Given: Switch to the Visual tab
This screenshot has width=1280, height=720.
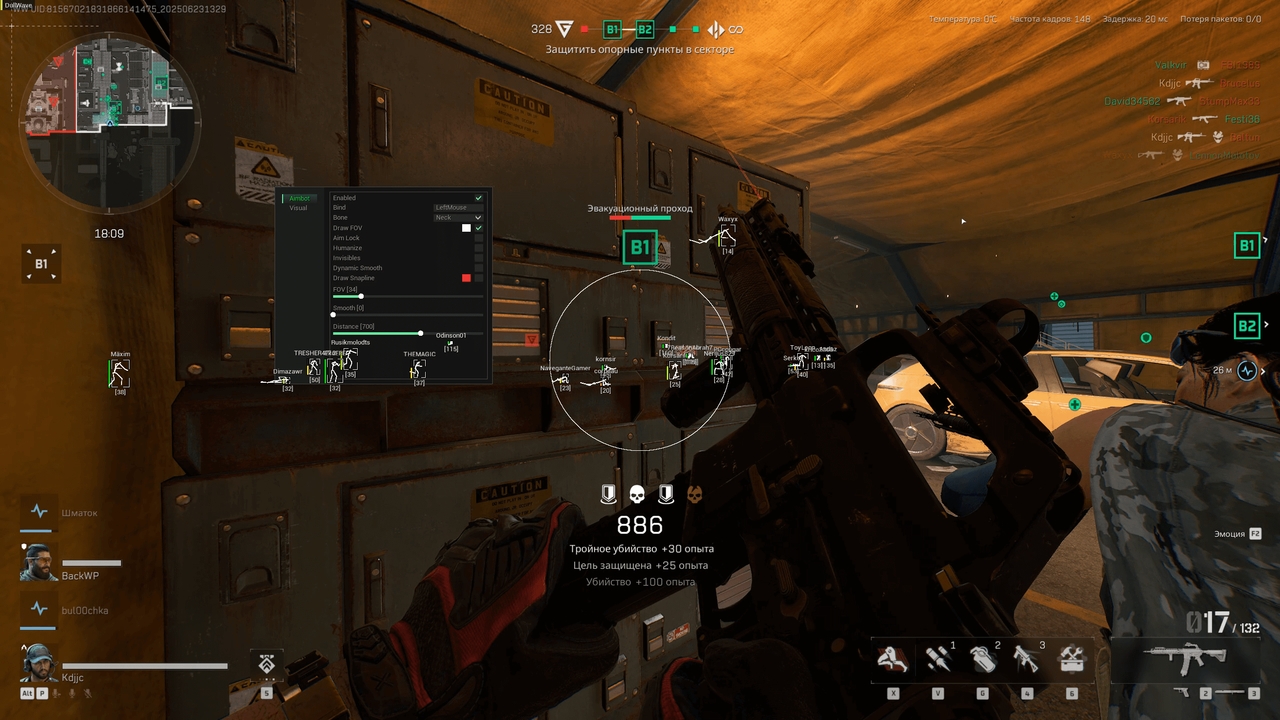Looking at the screenshot, I should tap(299, 208).
